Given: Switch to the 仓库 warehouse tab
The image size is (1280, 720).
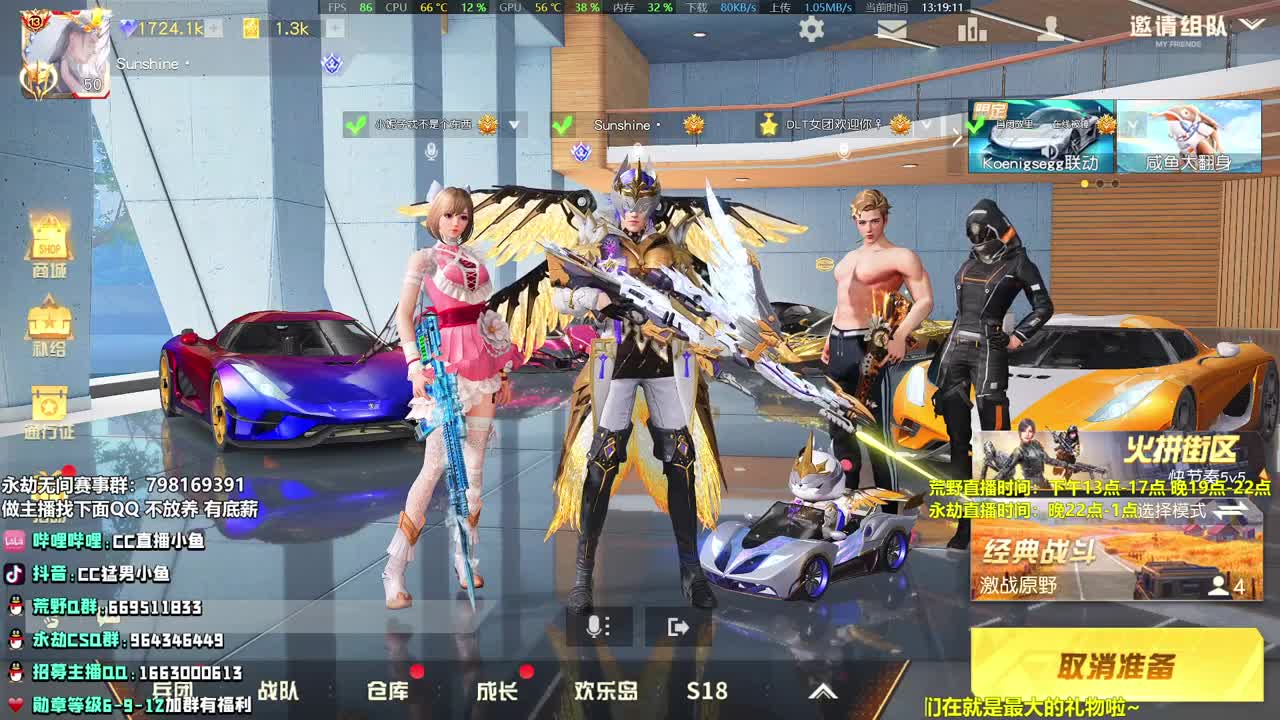Looking at the screenshot, I should click(x=388, y=690).
